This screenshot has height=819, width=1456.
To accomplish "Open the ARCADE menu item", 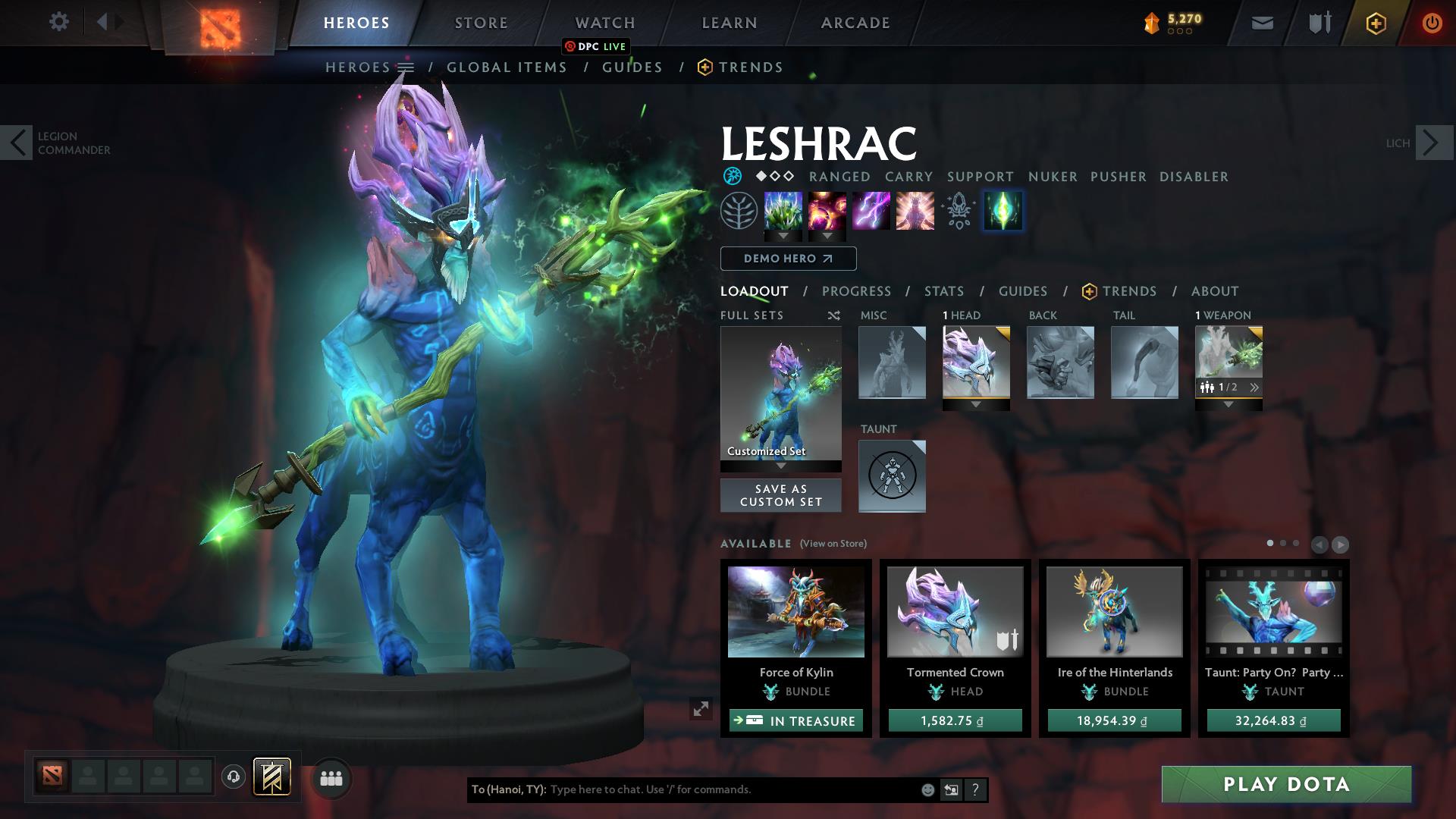I will (855, 22).
